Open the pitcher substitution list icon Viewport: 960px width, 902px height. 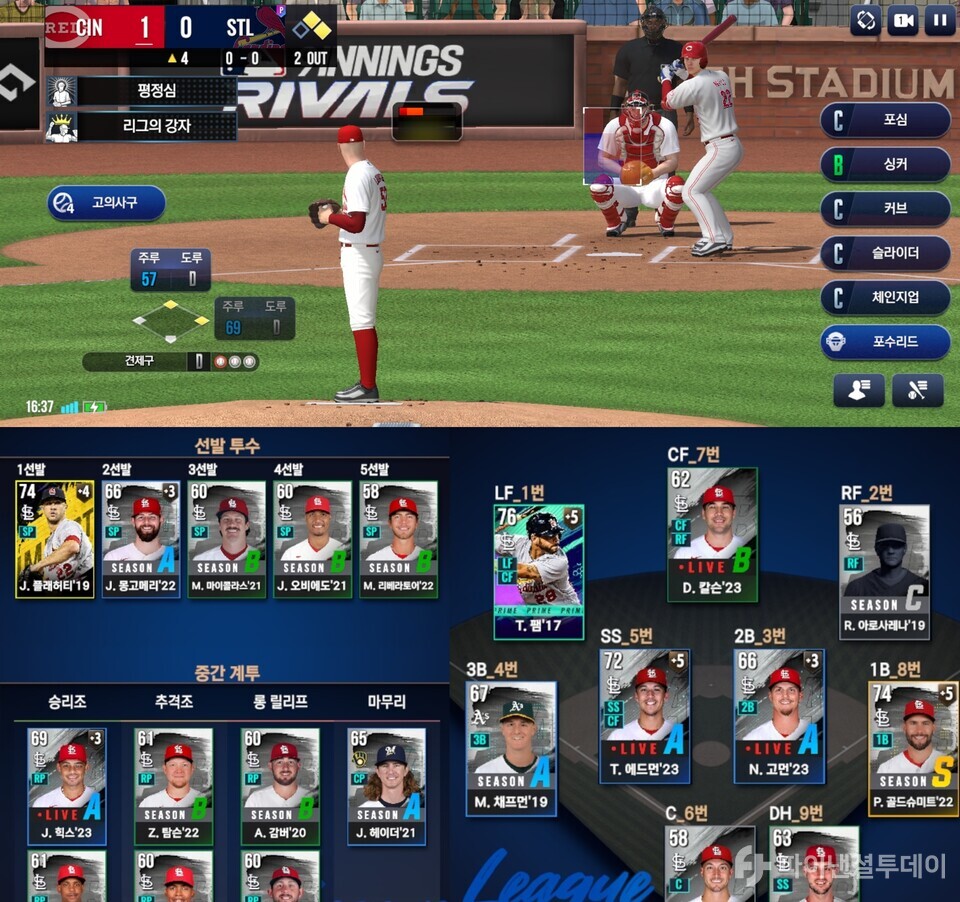(858, 390)
